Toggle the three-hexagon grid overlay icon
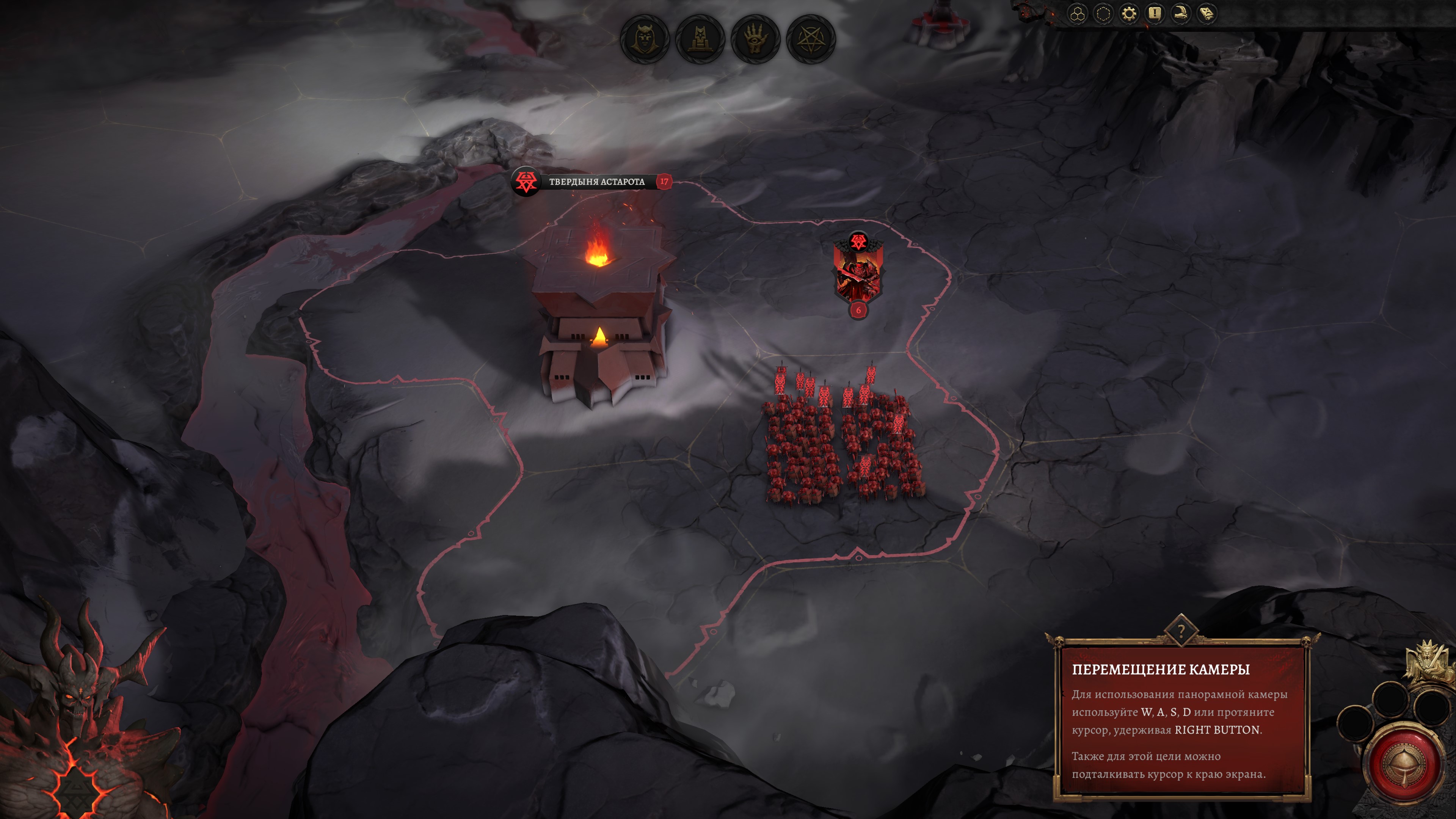 (x=1078, y=14)
